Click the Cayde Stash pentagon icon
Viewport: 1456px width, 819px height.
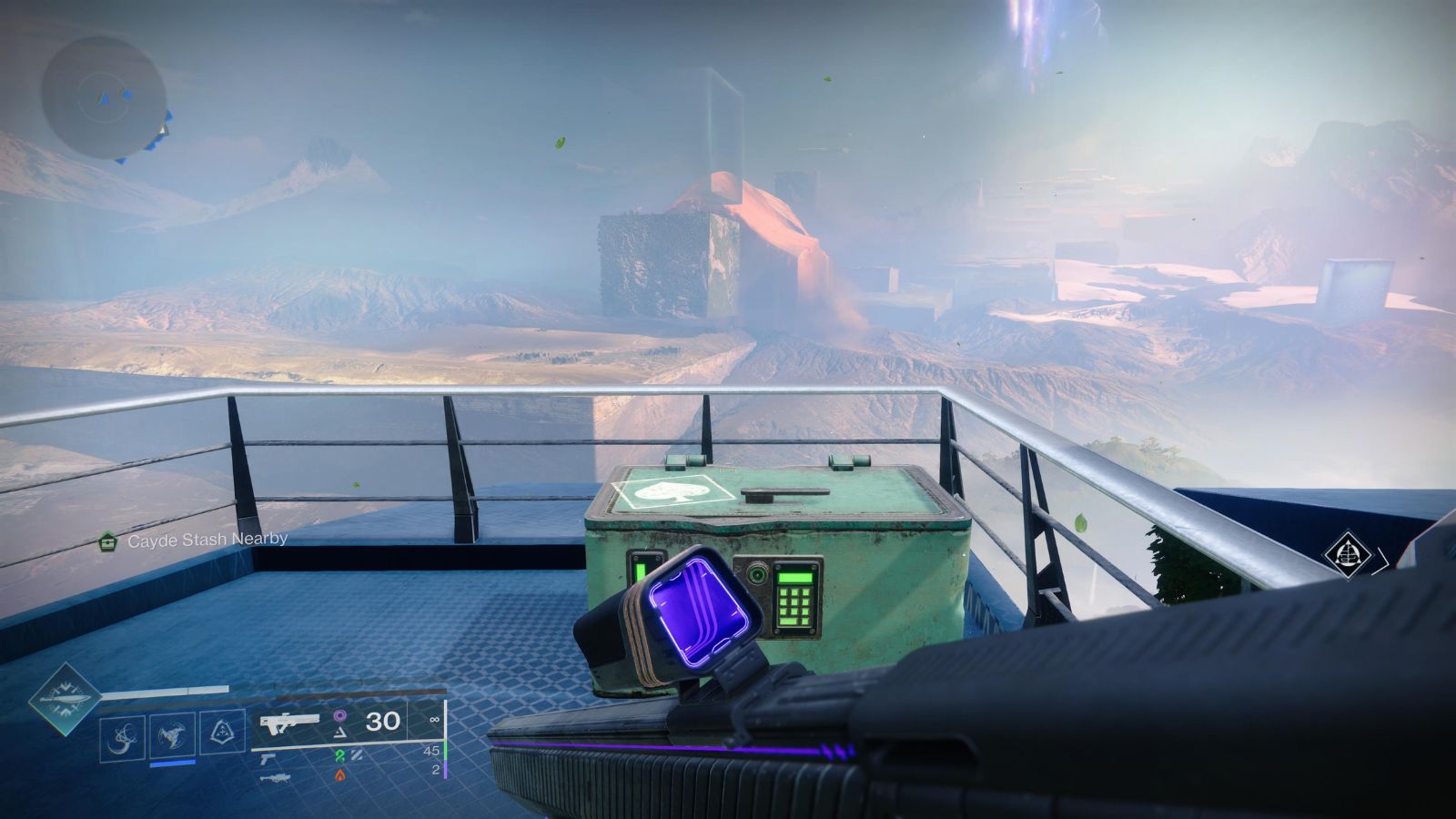(107, 540)
